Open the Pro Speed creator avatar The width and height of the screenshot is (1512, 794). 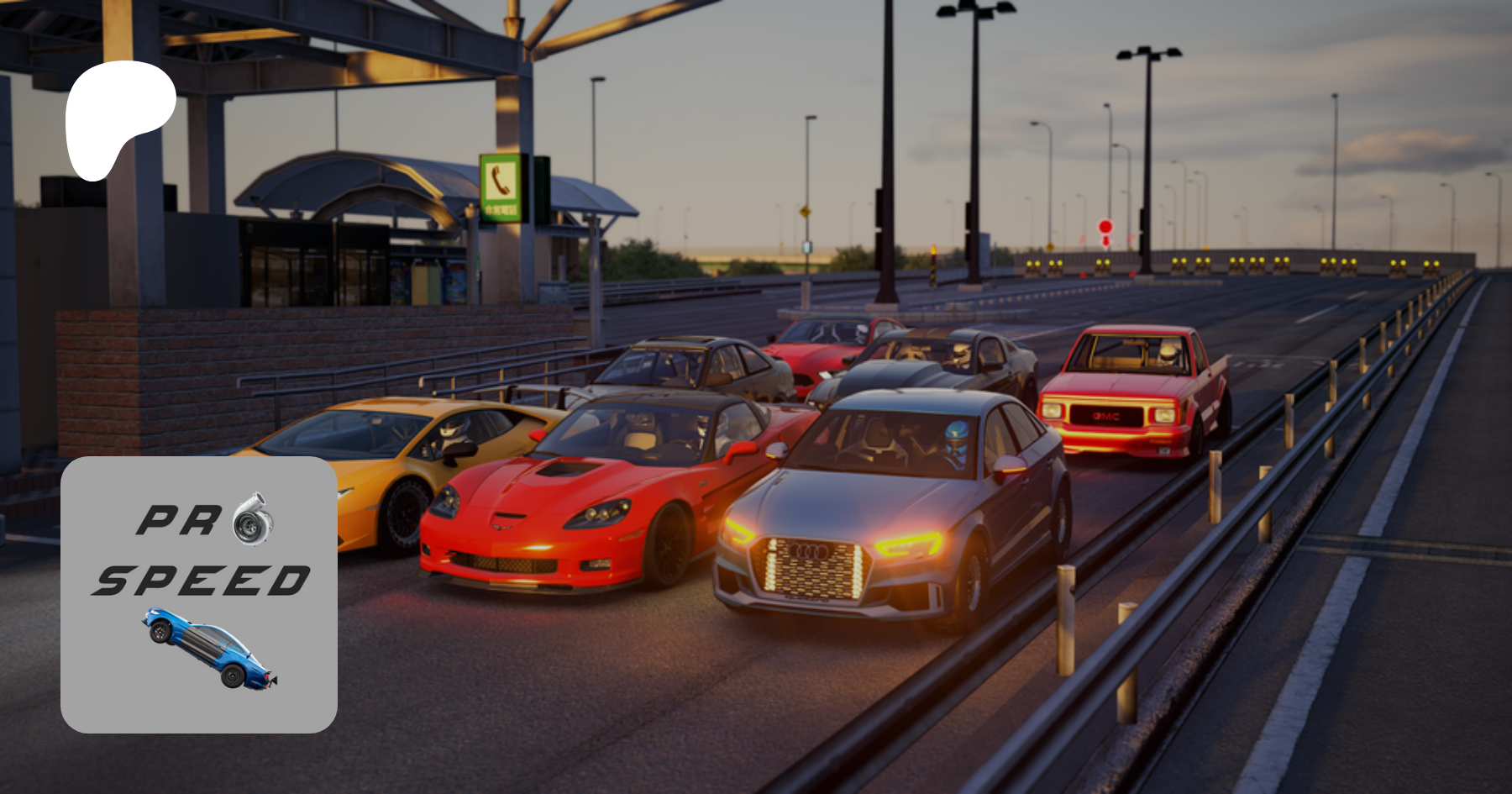(x=199, y=594)
